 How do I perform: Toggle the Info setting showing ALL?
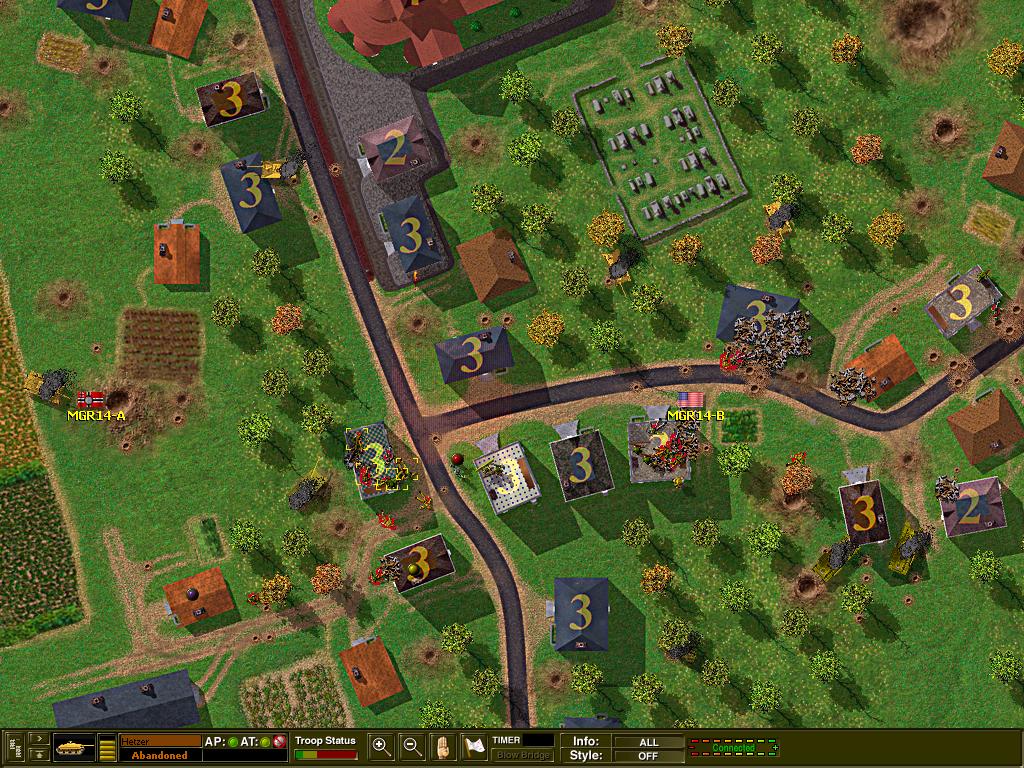pos(648,742)
